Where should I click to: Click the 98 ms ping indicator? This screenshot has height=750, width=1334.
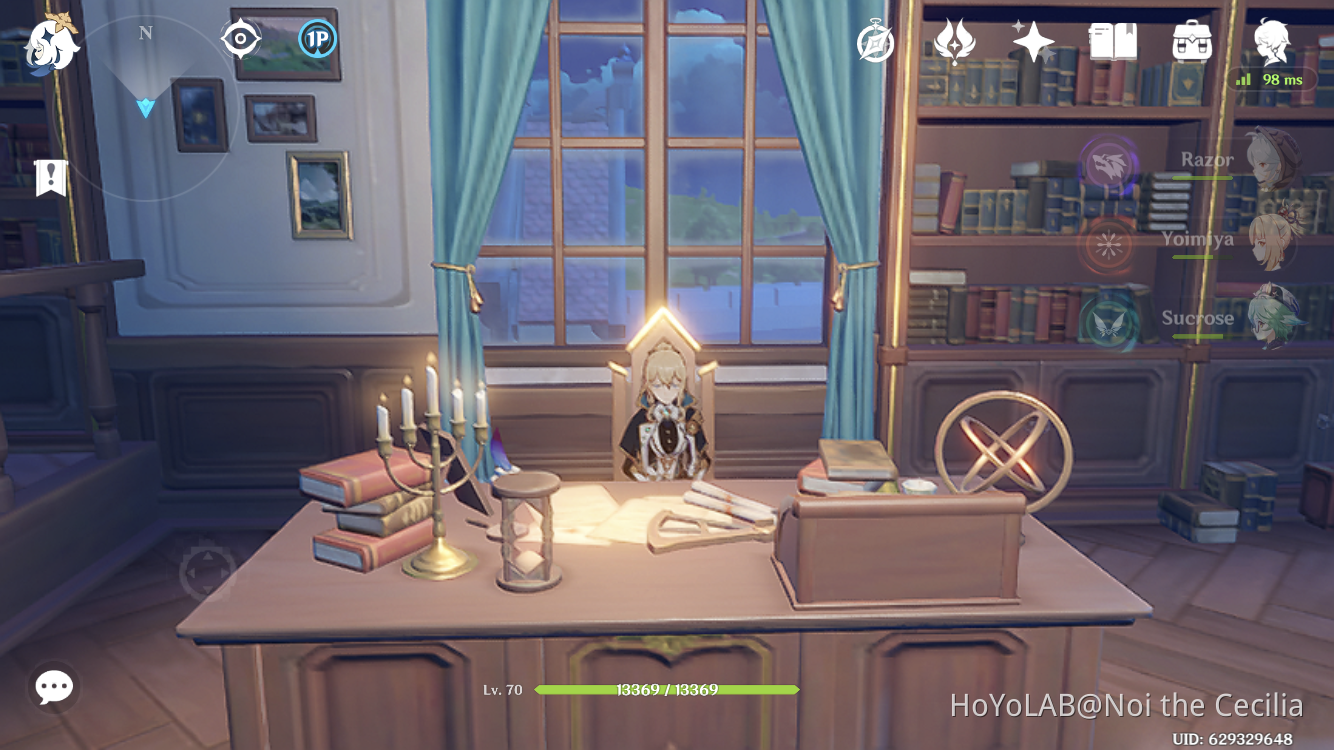click(x=1272, y=78)
